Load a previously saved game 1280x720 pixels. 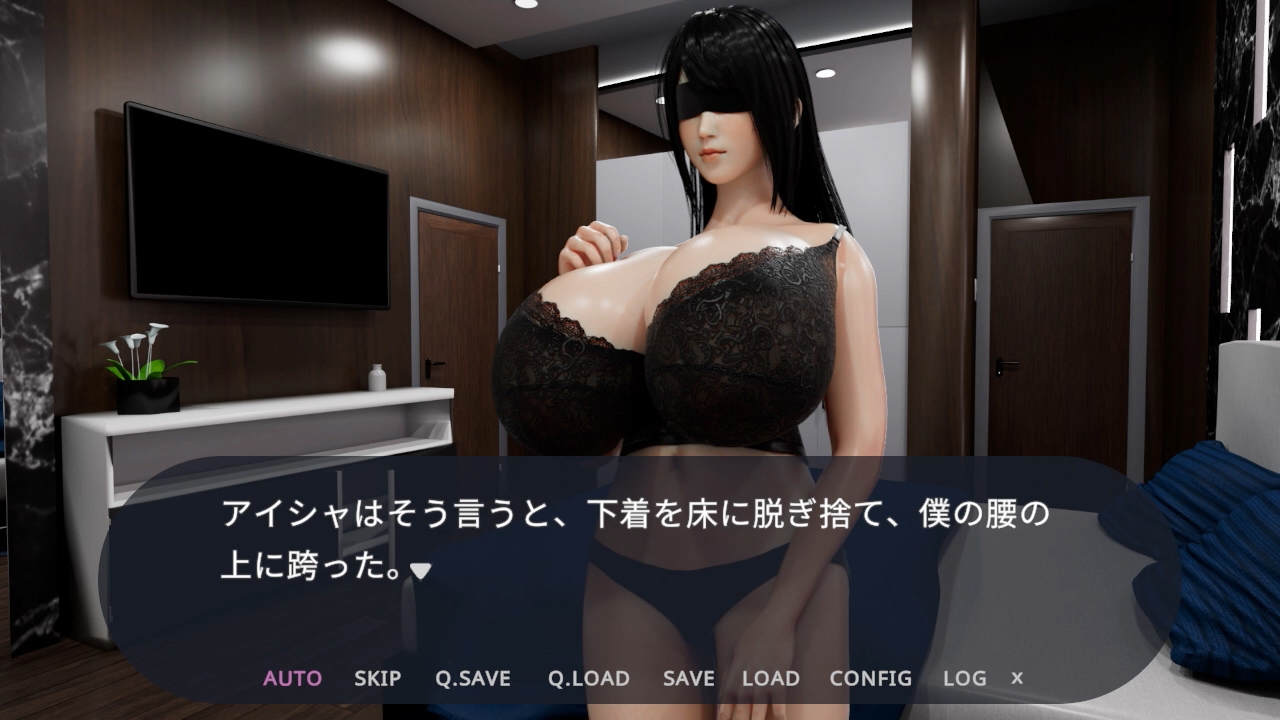(770, 678)
